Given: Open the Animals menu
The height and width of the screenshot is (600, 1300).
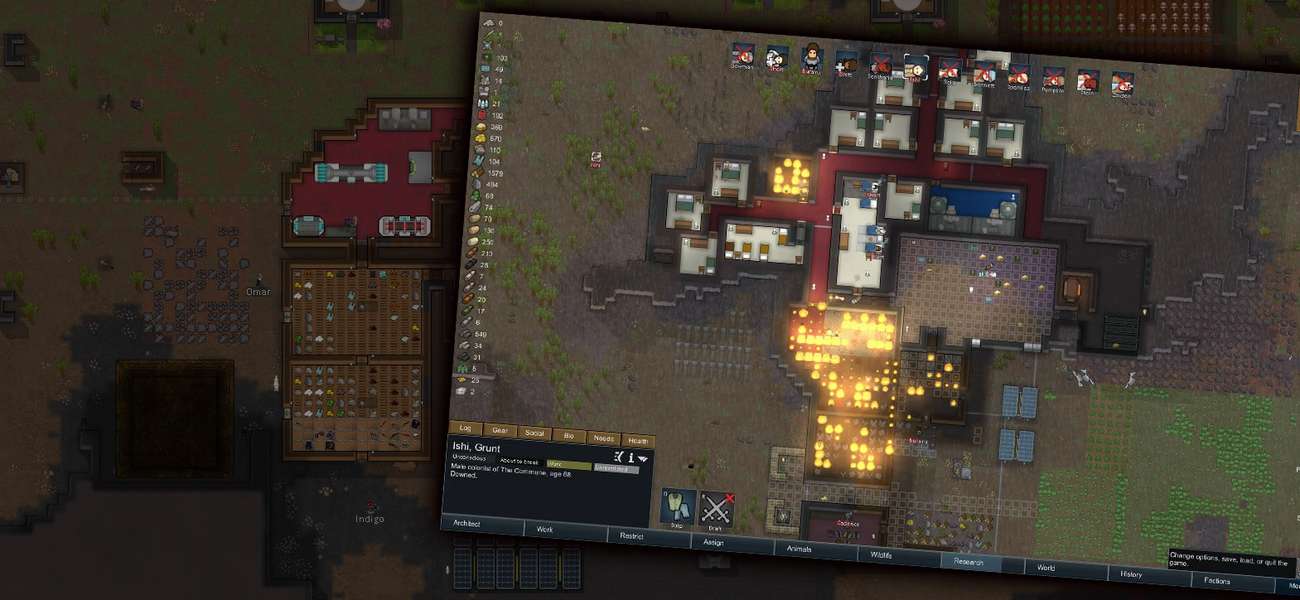Looking at the screenshot, I should 798,549.
